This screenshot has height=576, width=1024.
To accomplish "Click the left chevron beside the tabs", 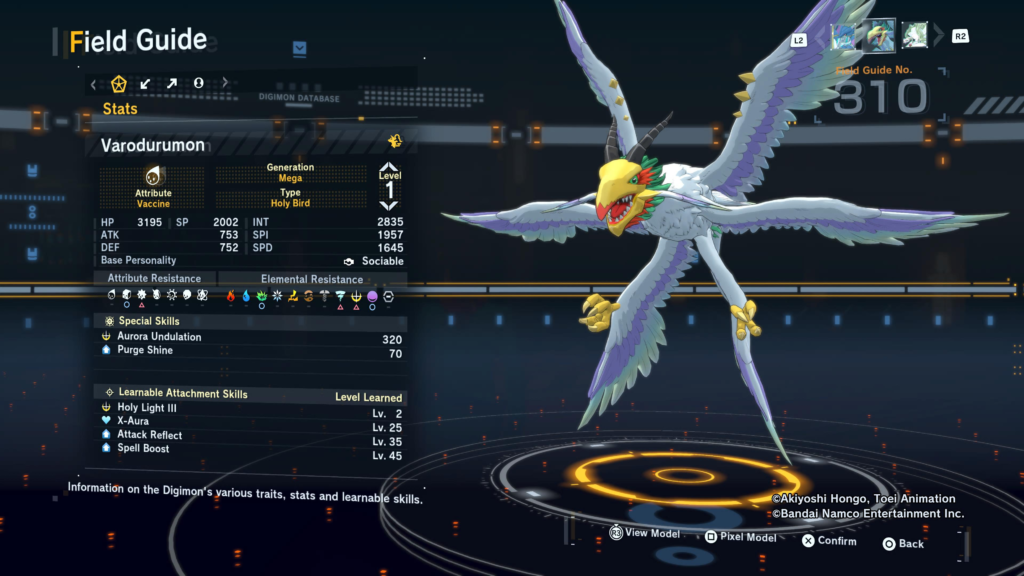I will click(x=94, y=83).
